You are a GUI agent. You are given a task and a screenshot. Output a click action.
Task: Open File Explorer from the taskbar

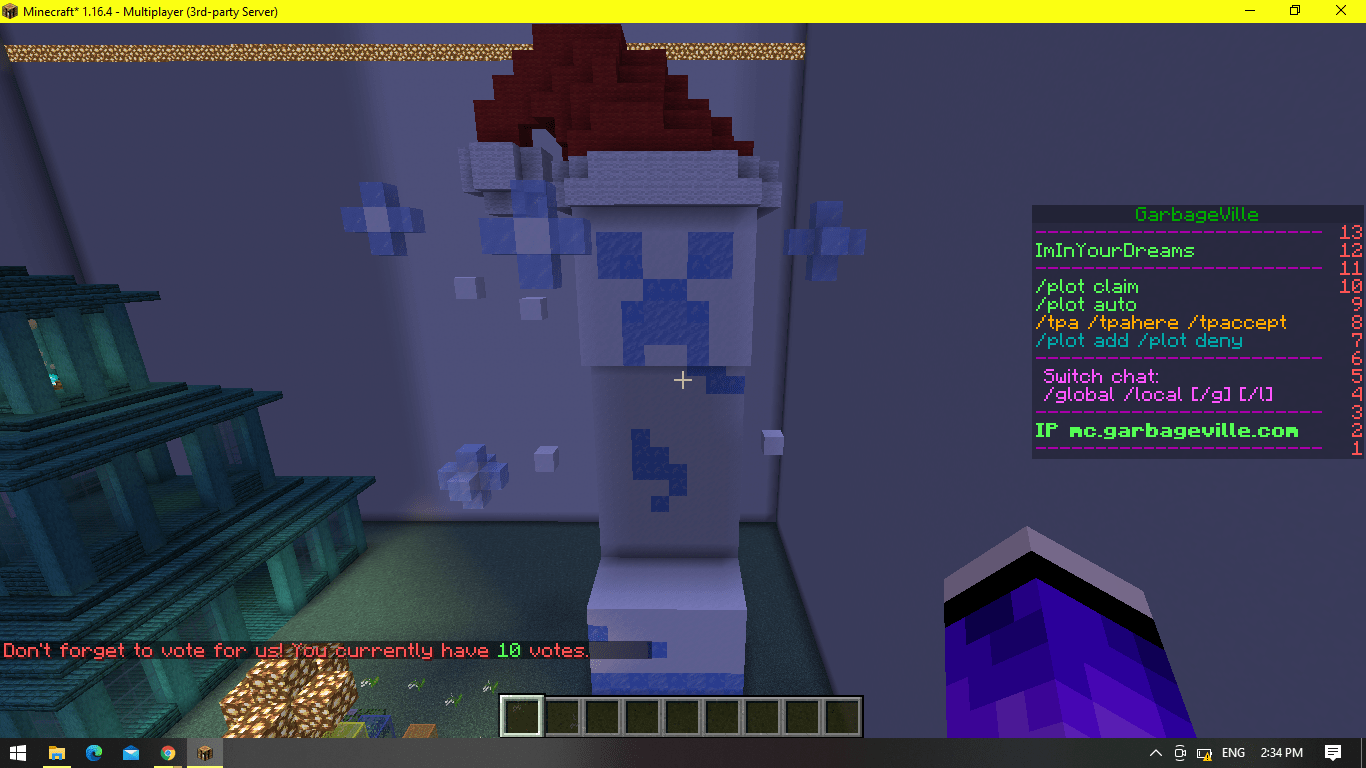click(57, 753)
